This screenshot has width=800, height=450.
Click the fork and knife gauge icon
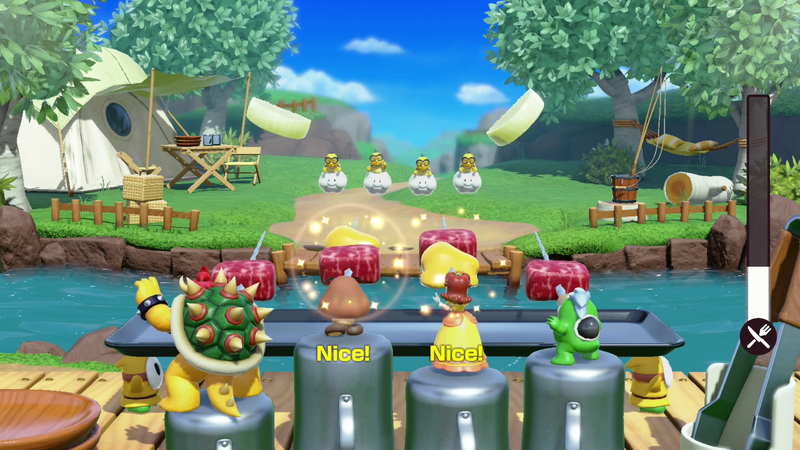(759, 337)
